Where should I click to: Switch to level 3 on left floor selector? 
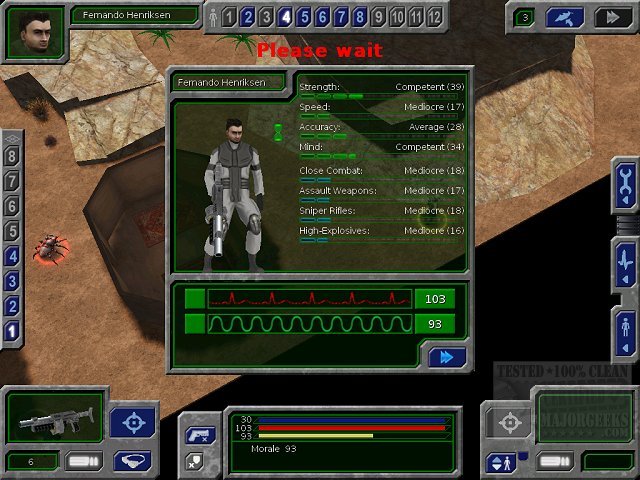(x=12, y=281)
